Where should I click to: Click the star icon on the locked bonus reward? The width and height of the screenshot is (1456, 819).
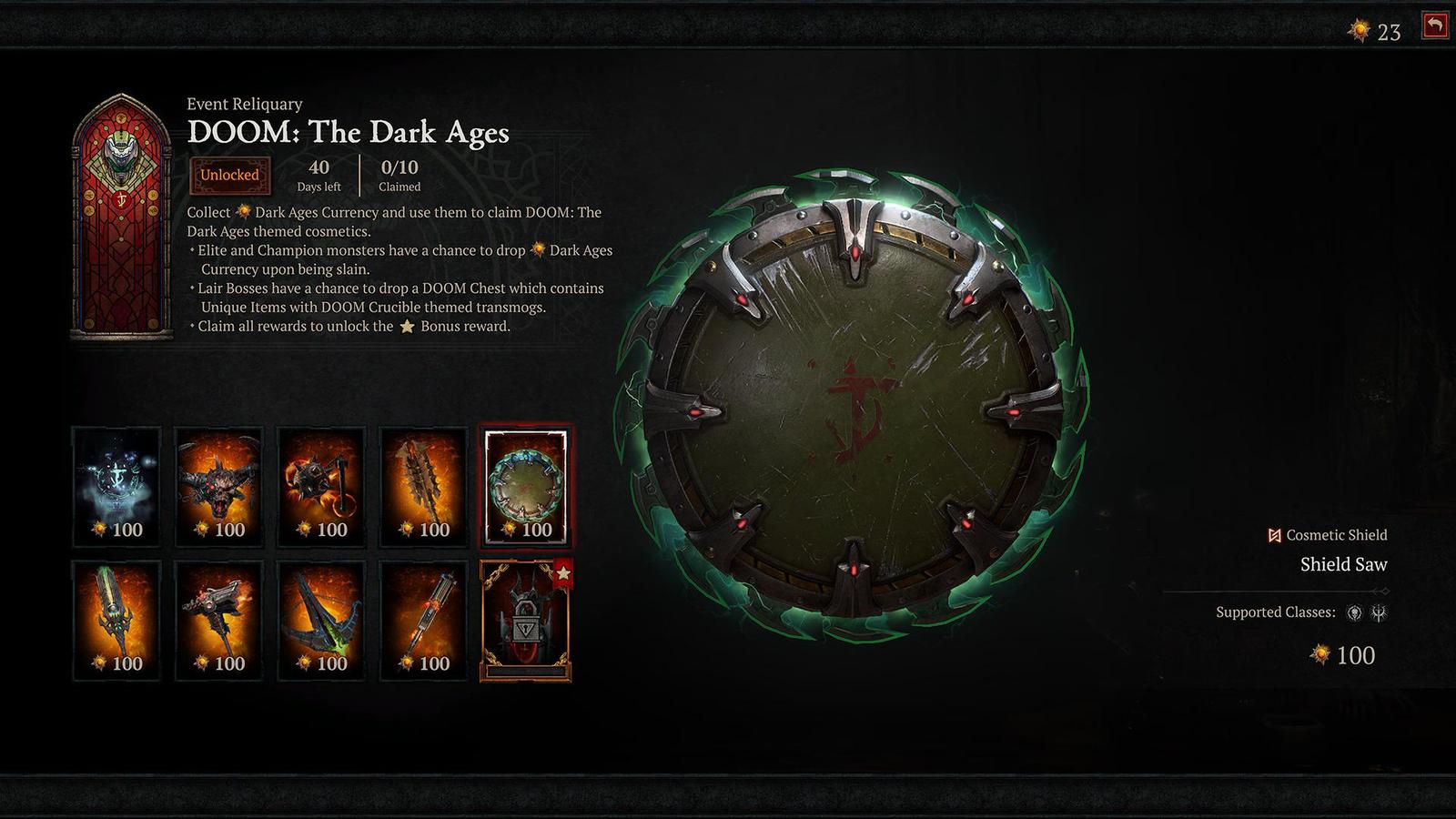[565, 572]
